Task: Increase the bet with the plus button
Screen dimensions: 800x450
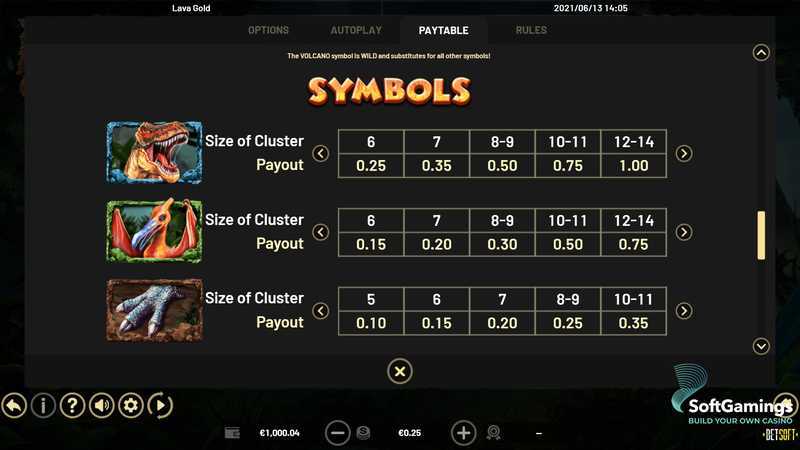Action: coord(463,433)
